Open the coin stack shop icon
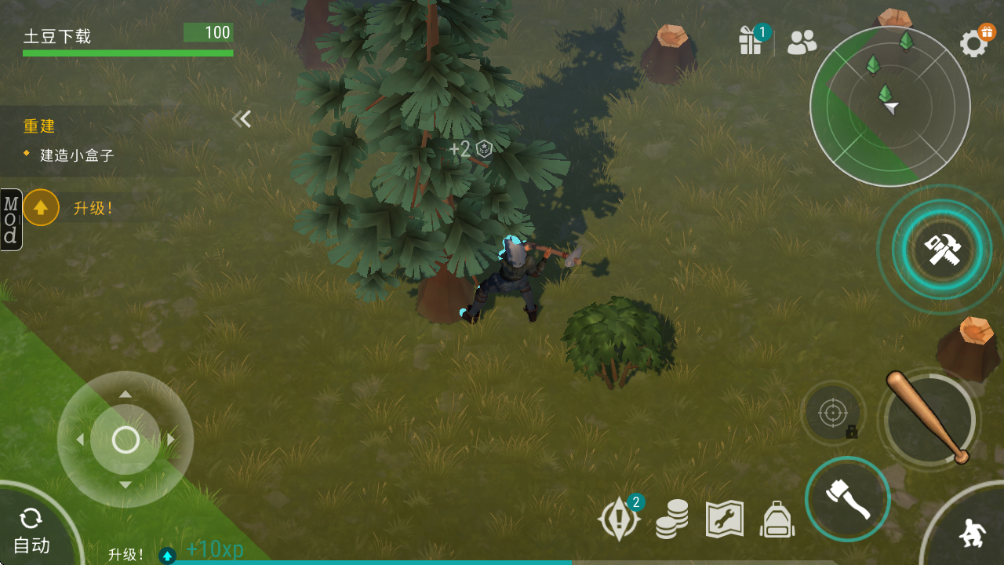 click(x=672, y=519)
